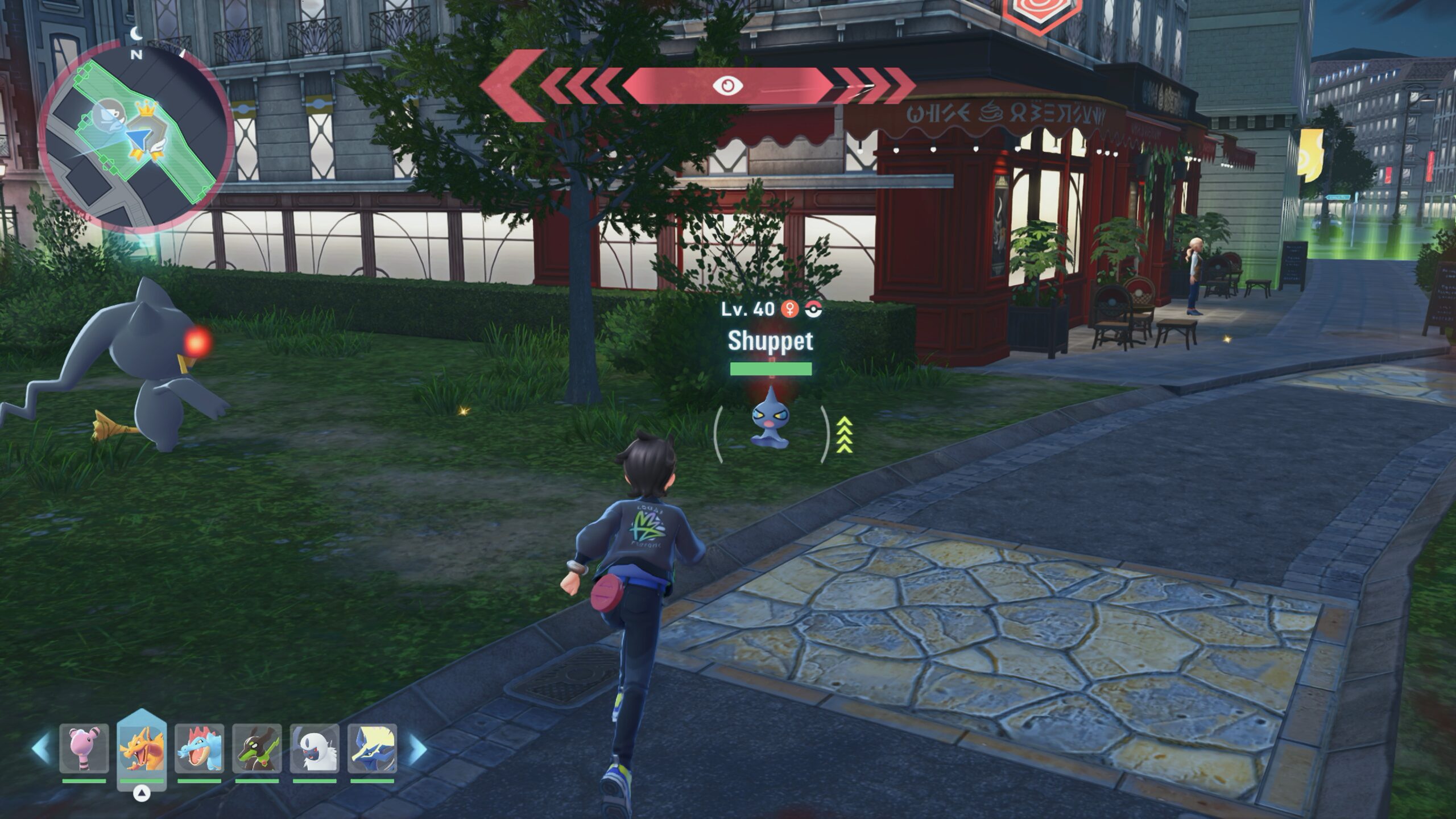Switch to Feraligatr in the party bar
This screenshot has height=819, width=1456.
(x=199, y=748)
